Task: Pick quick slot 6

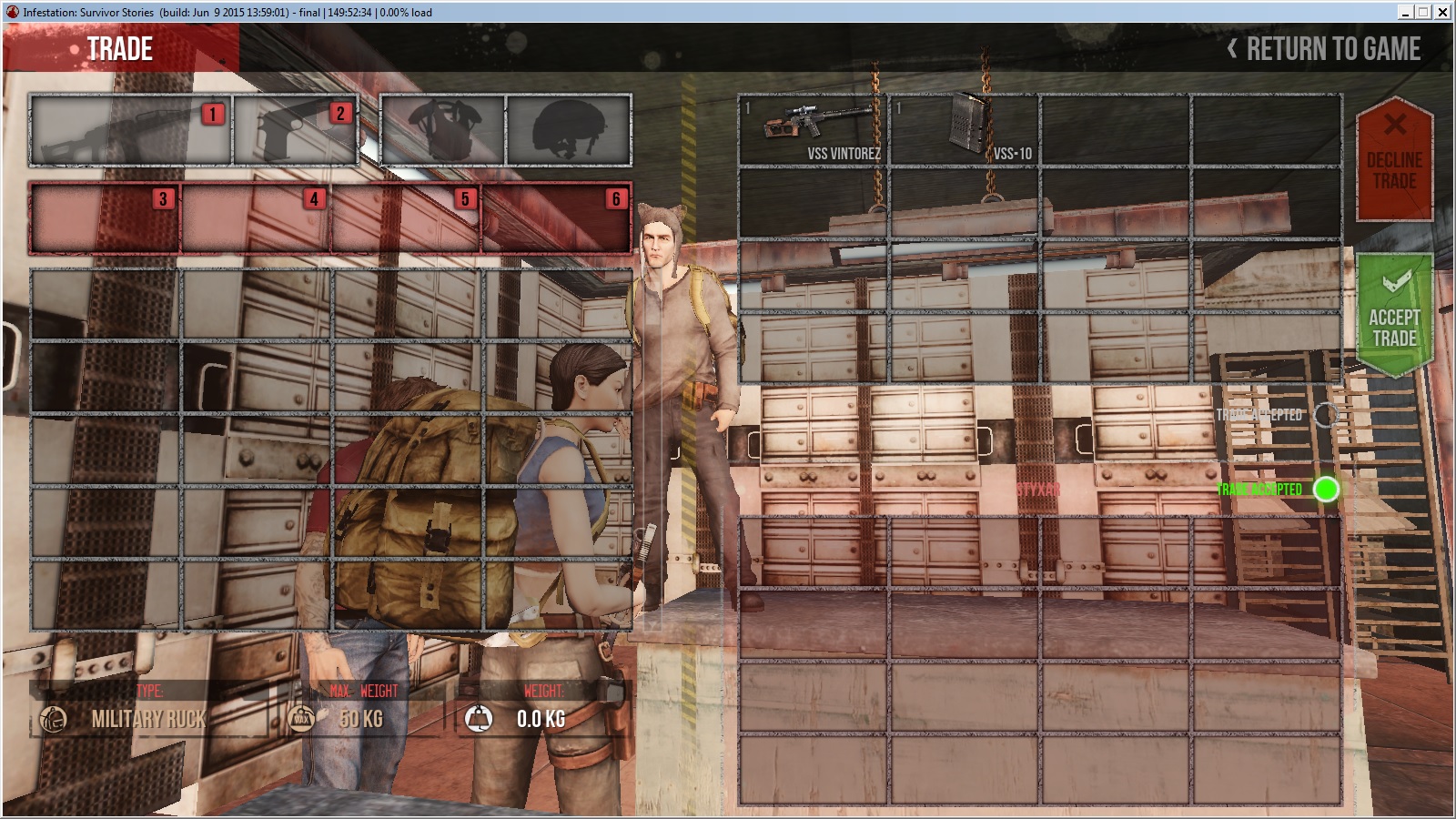Action: click(556, 218)
